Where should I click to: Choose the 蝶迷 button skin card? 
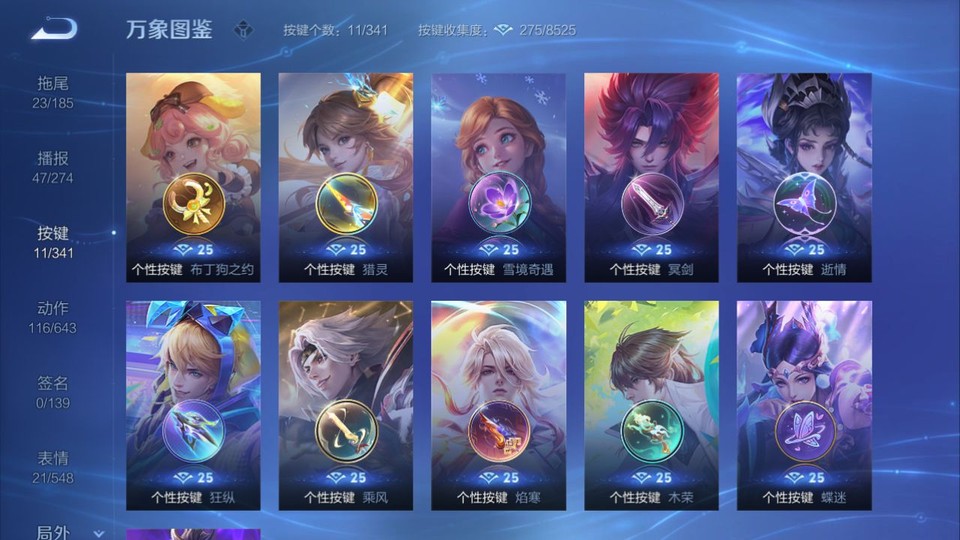coord(804,405)
